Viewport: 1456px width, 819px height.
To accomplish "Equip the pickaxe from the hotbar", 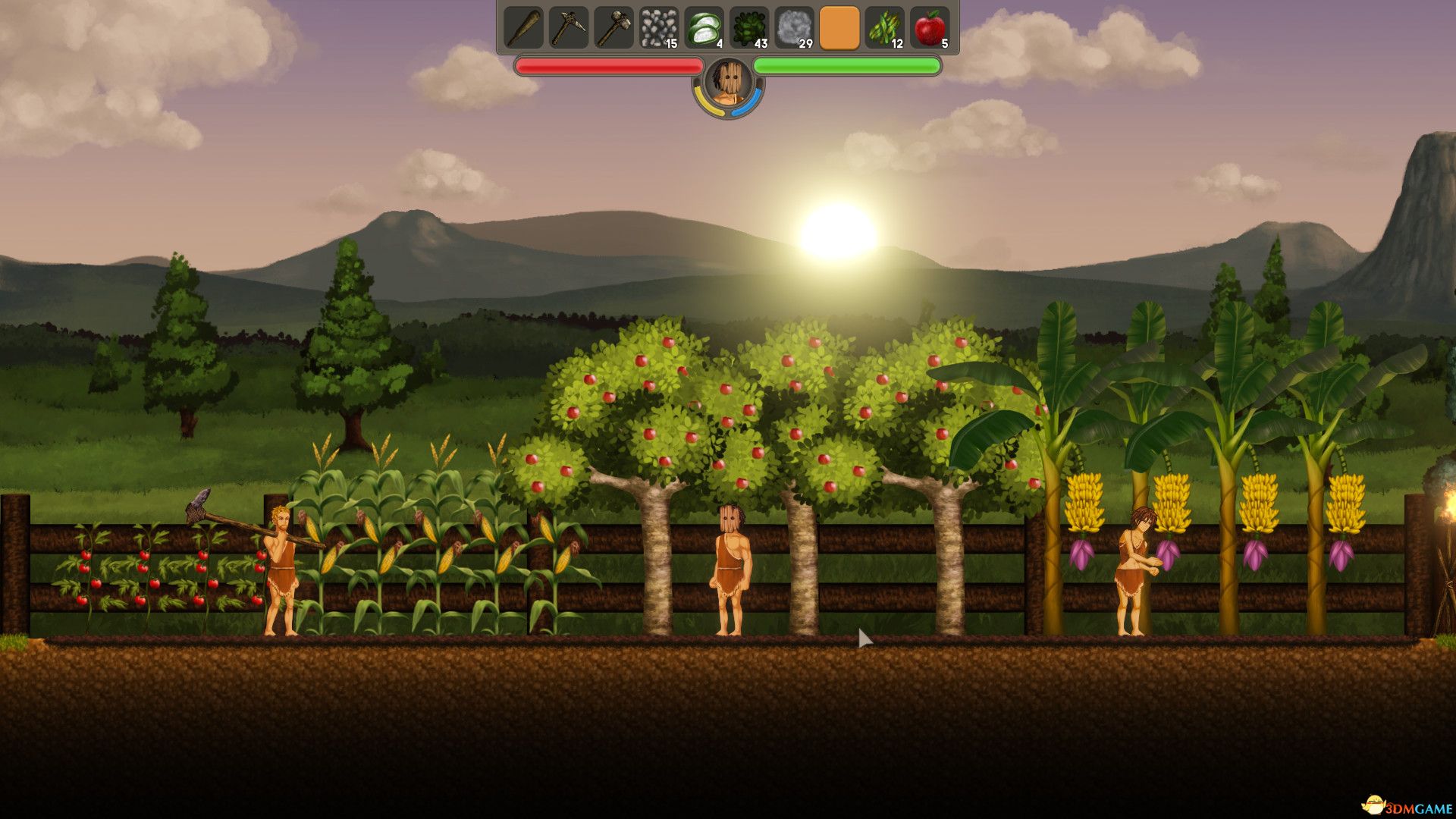I will click(569, 28).
